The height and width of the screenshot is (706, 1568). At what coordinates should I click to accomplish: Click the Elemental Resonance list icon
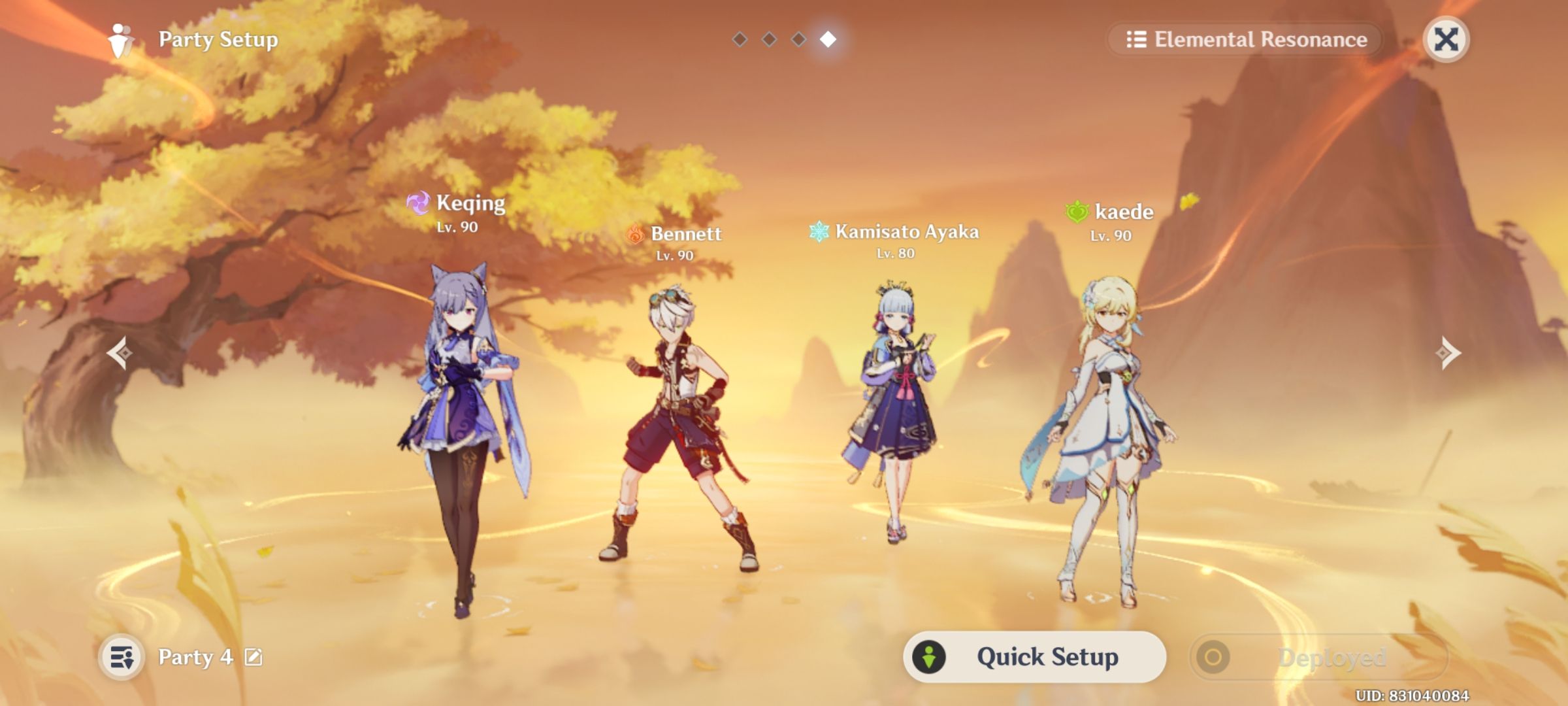tap(1136, 39)
